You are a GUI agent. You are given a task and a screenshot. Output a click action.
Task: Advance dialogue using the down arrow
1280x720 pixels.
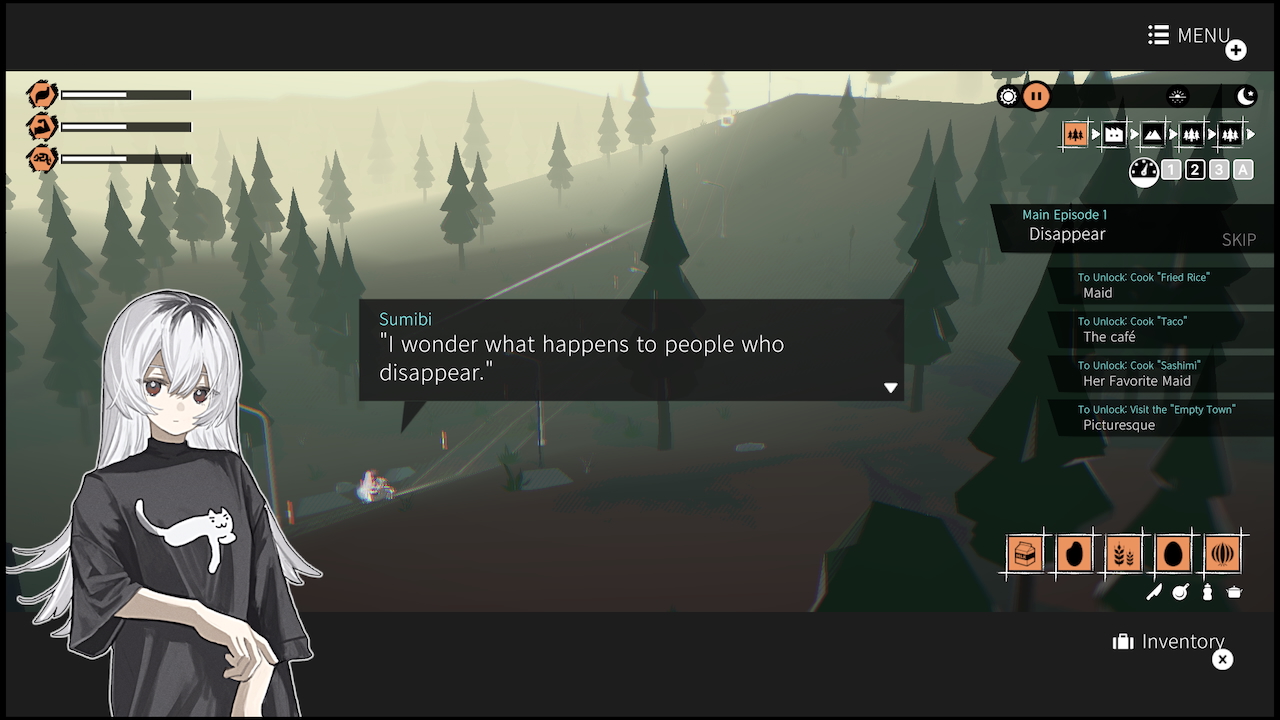(890, 388)
